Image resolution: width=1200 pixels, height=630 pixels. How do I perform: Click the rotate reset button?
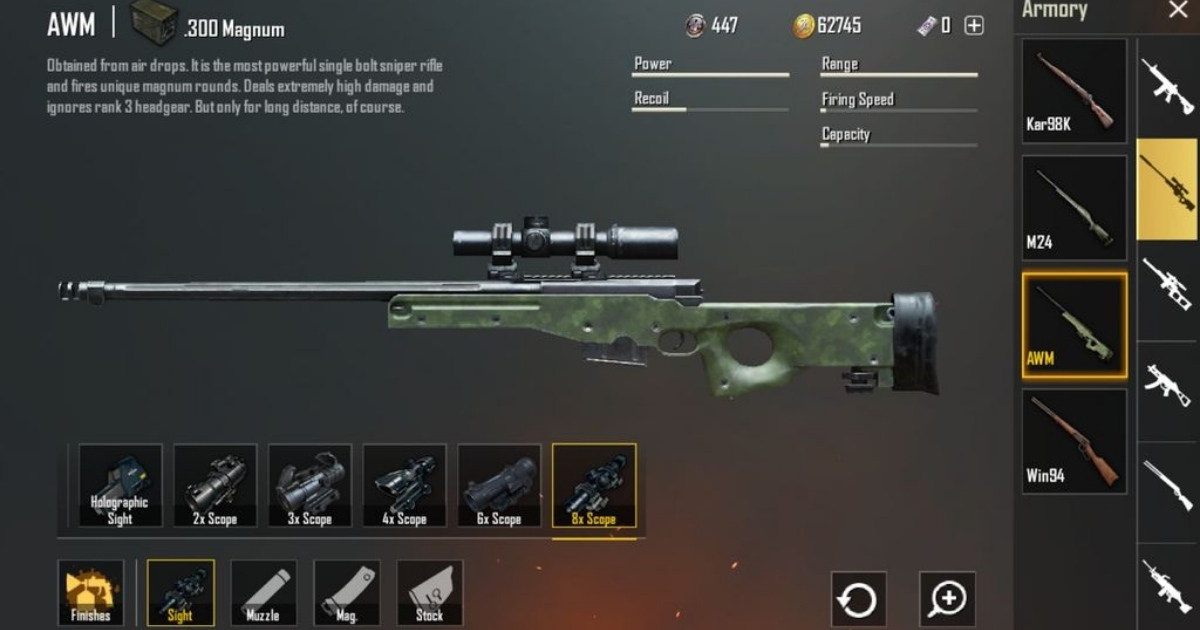pos(858,599)
